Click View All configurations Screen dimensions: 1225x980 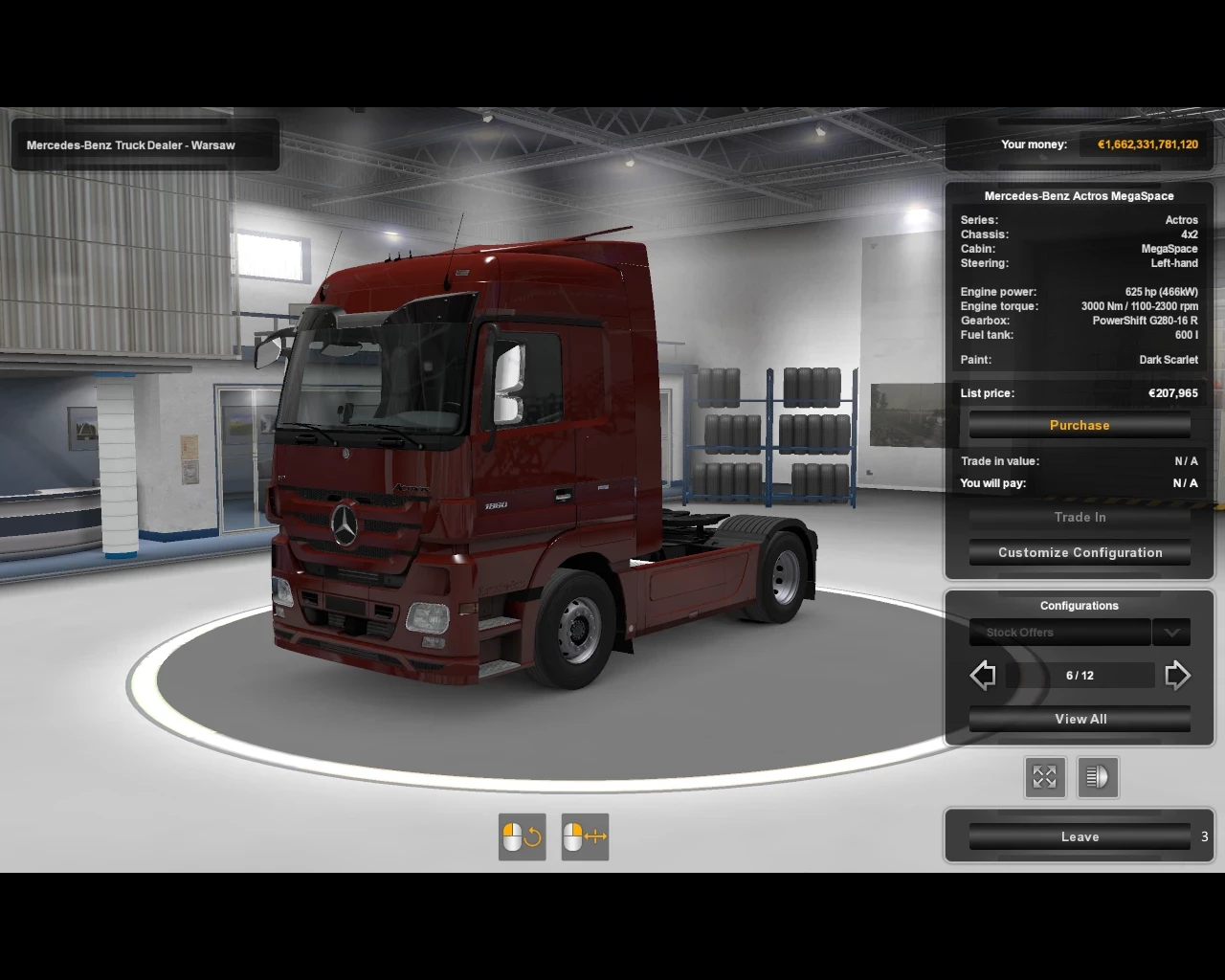(x=1080, y=719)
